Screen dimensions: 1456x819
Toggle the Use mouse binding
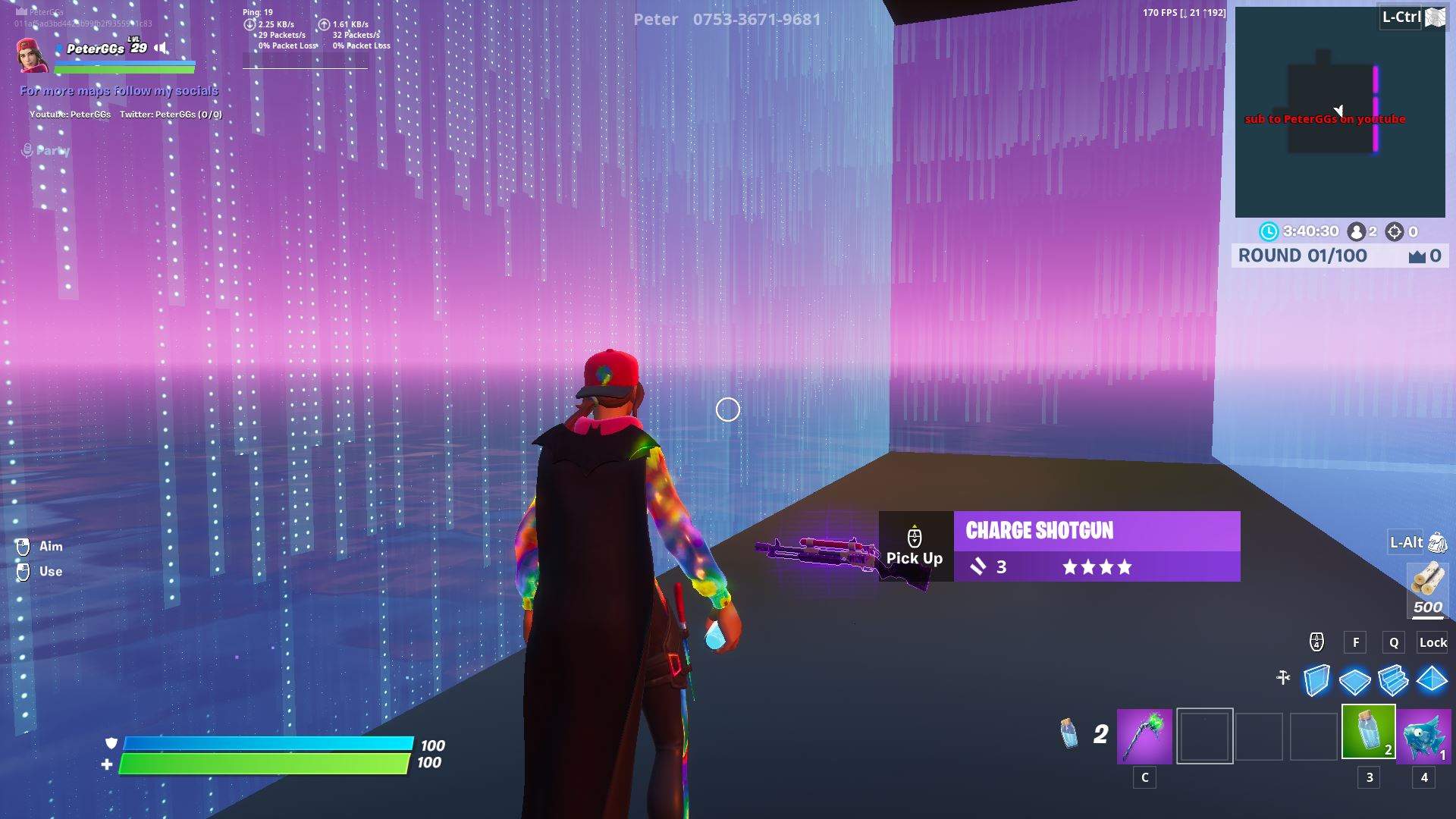point(23,571)
